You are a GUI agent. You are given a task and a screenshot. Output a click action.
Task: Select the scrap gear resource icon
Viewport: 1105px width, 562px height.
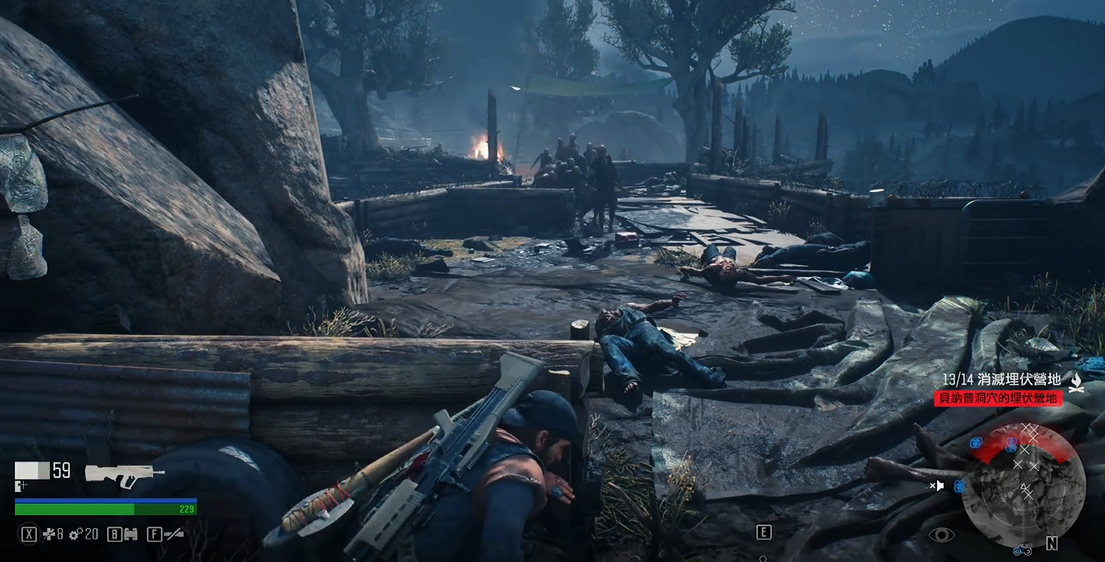[75, 535]
